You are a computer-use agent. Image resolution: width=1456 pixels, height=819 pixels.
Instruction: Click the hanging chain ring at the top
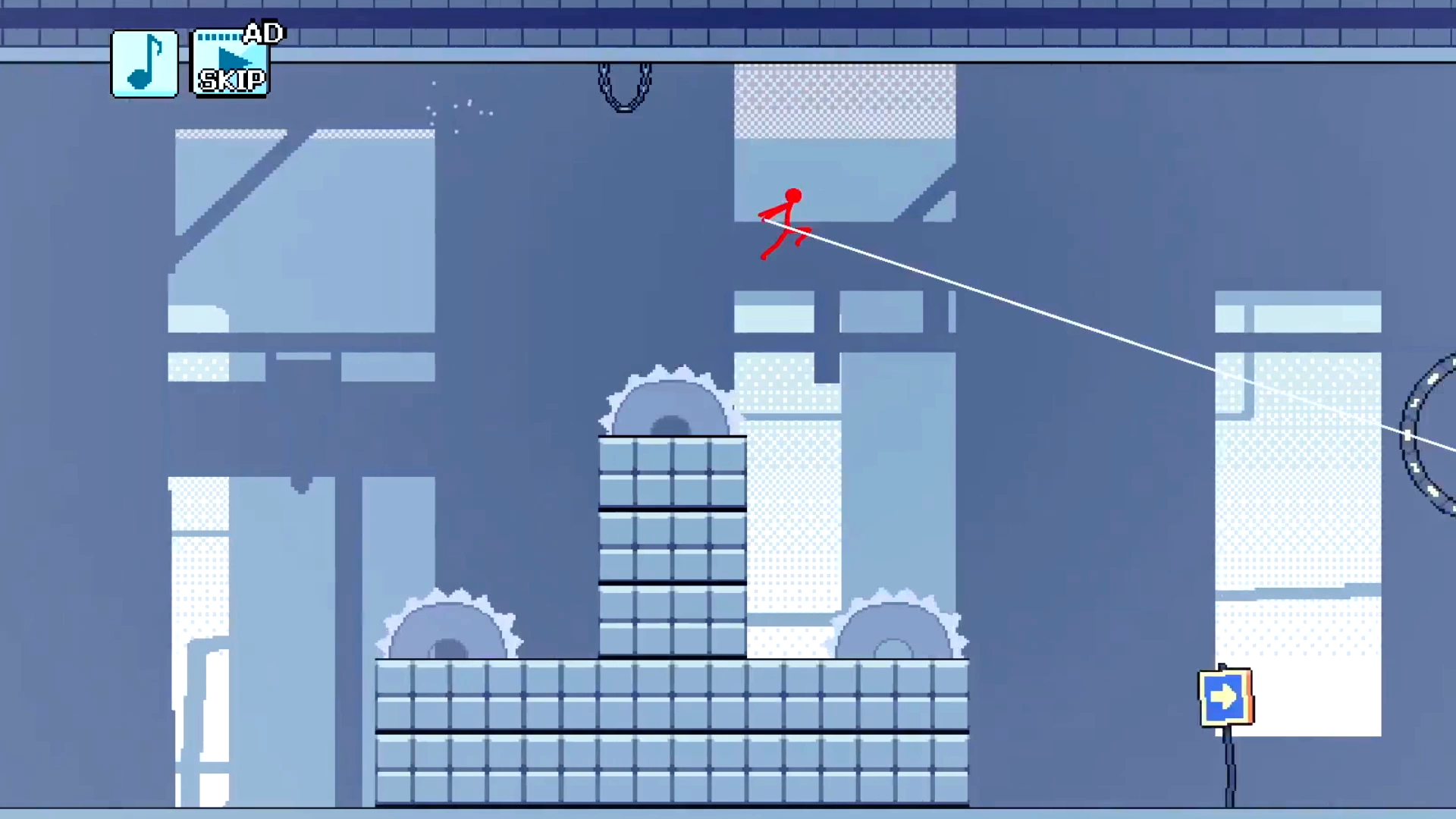(624, 82)
